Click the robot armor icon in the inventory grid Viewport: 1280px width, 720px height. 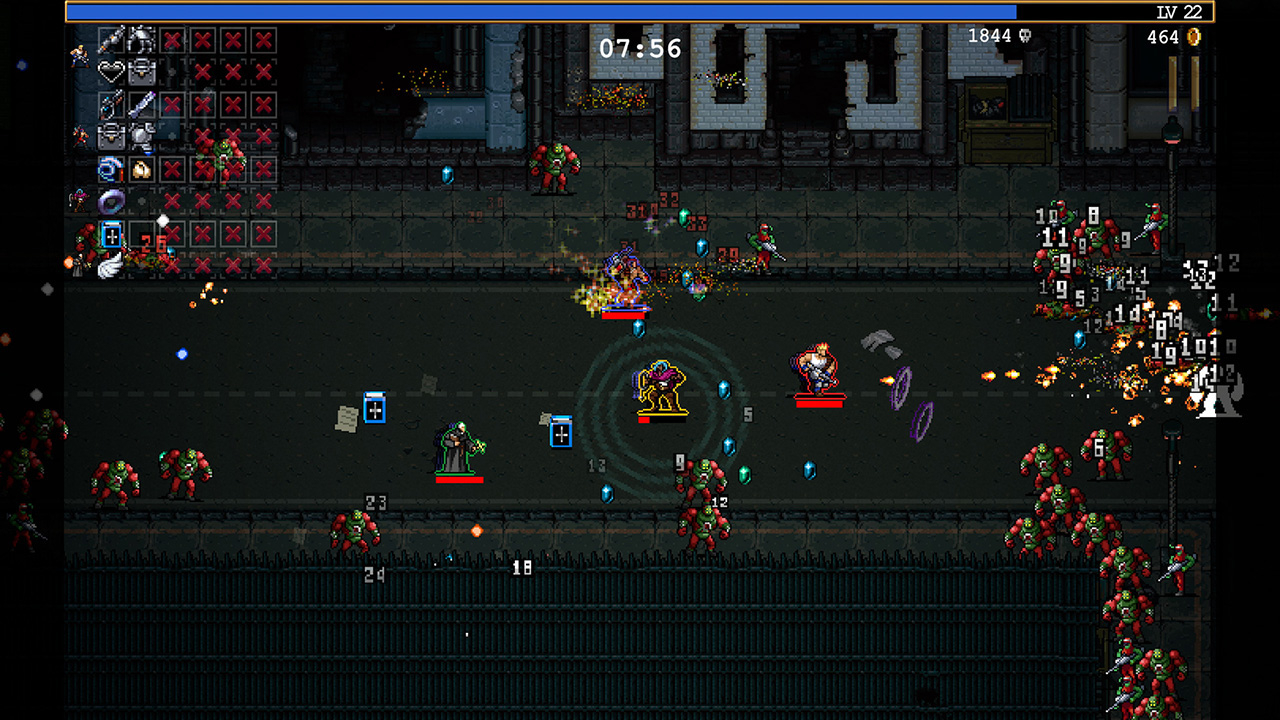[142, 41]
